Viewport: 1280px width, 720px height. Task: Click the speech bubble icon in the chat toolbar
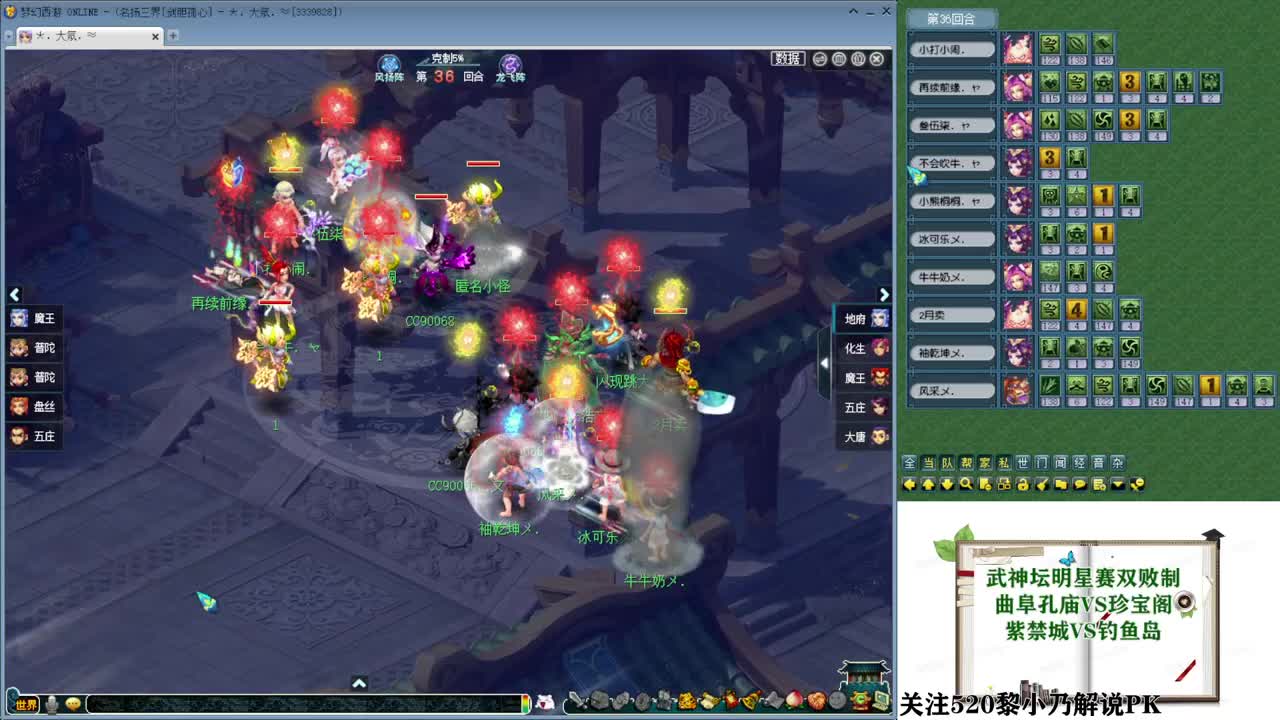(1080, 485)
